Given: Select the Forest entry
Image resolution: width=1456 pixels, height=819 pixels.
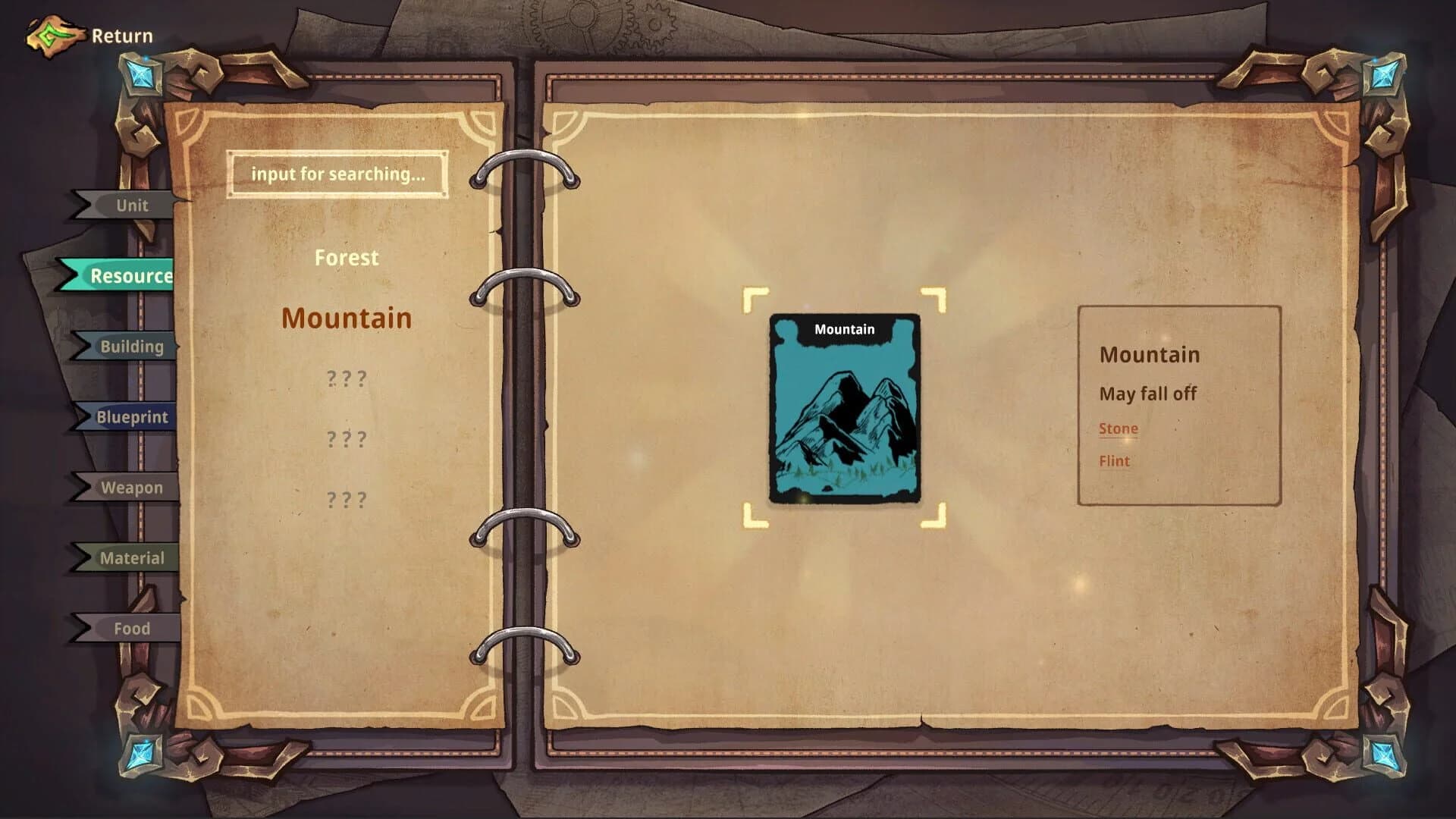Looking at the screenshot, I should [347, 258].
